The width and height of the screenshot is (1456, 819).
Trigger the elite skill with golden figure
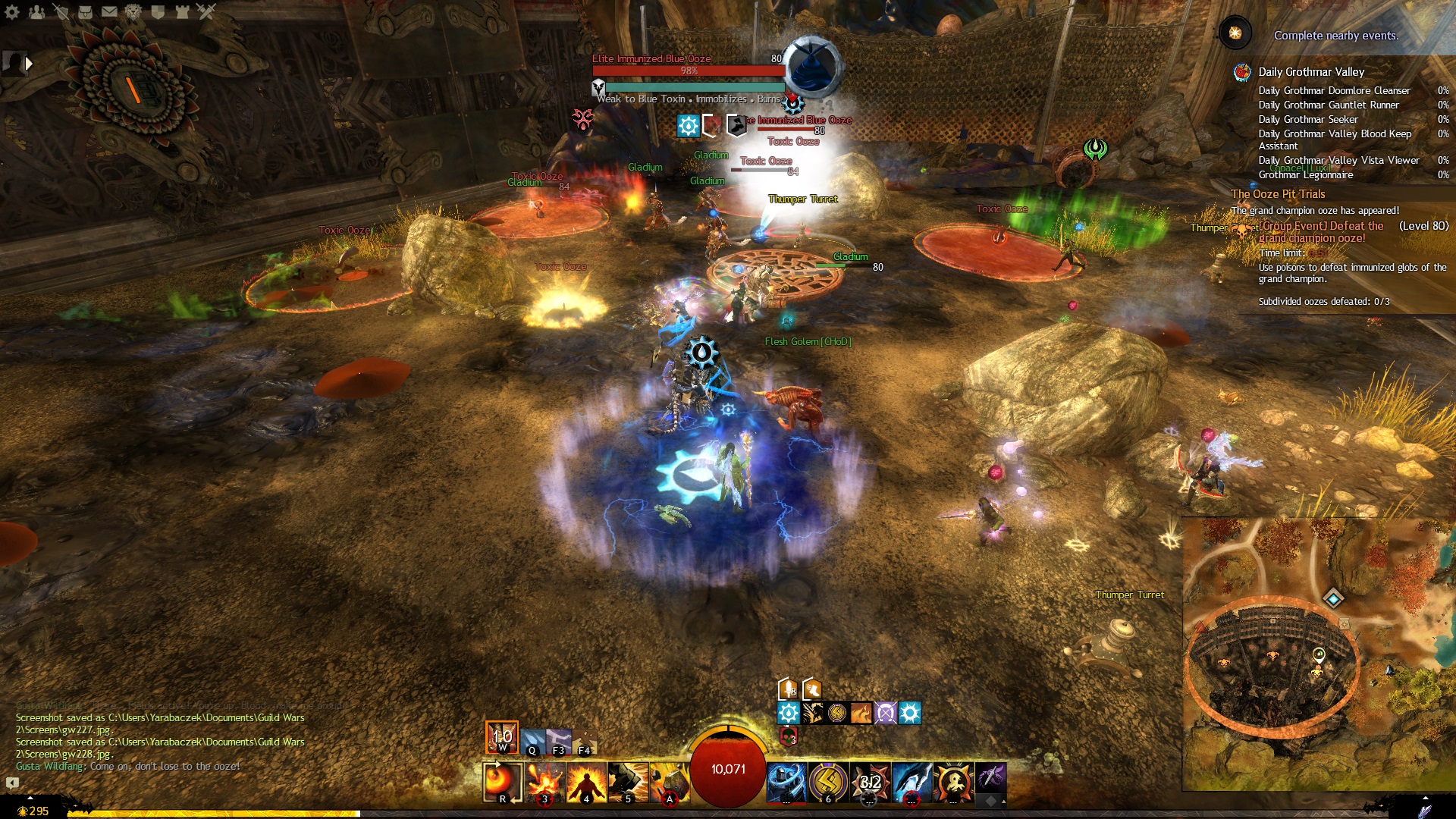(953, 781)
